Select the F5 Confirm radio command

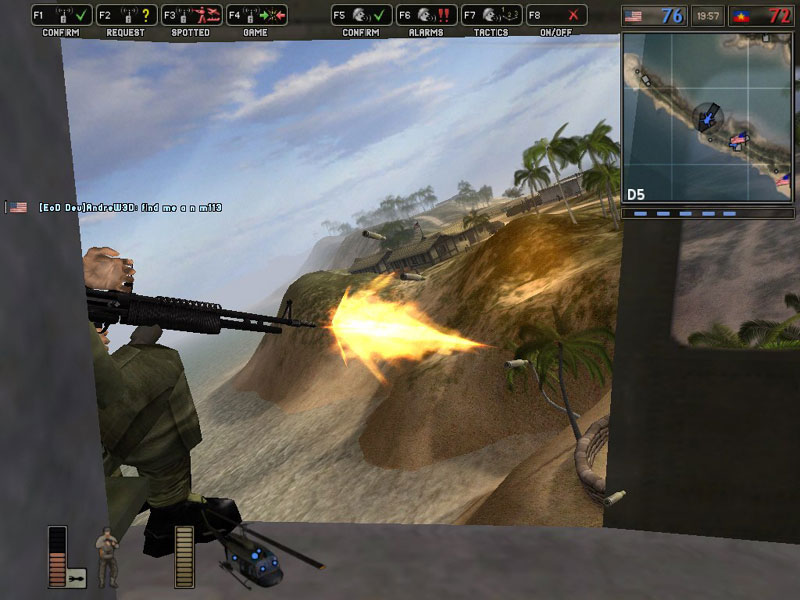coord(361,16)
